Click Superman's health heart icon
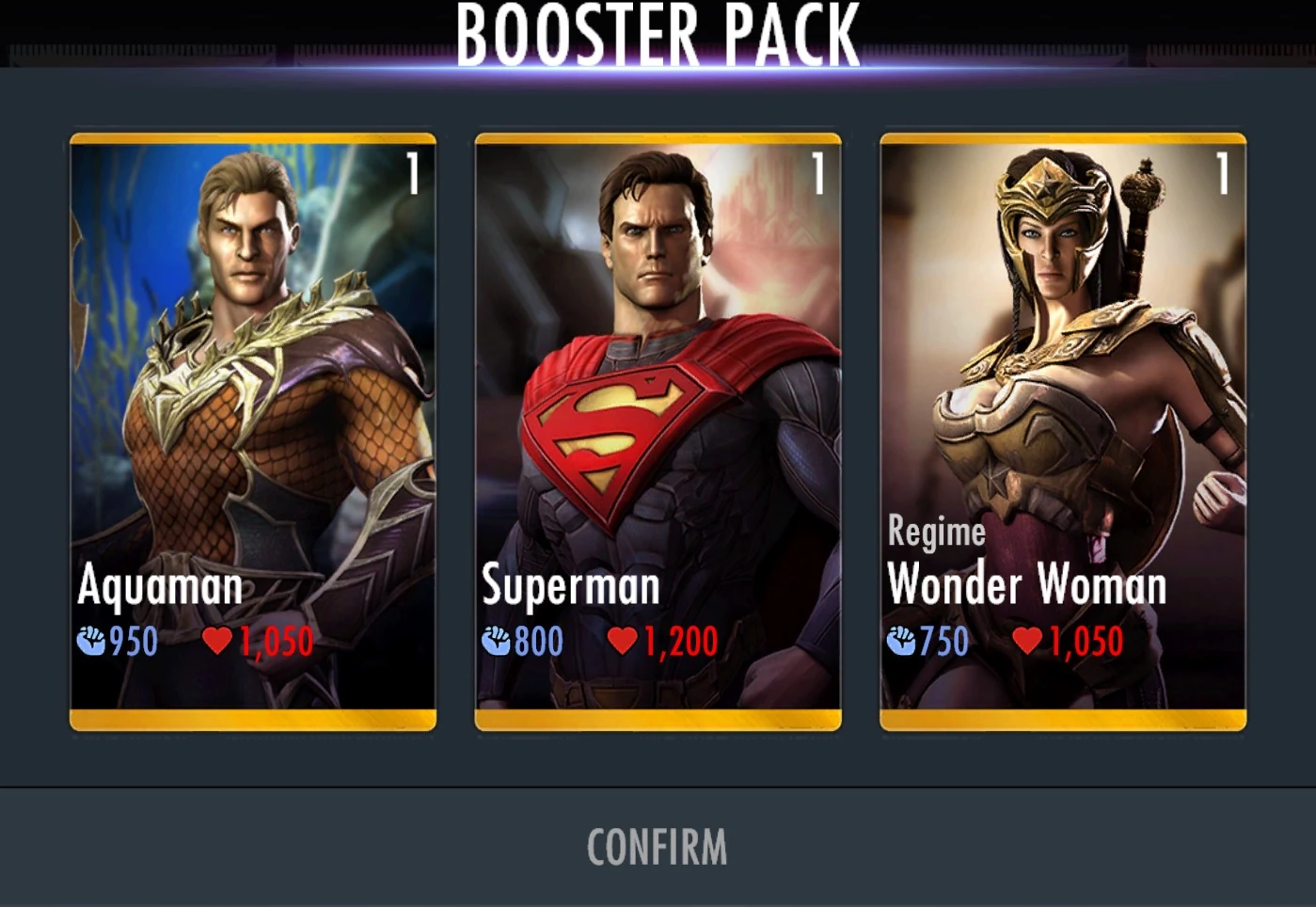The width and height of the screenshot is (1316, 907). [x=623, y=639]
